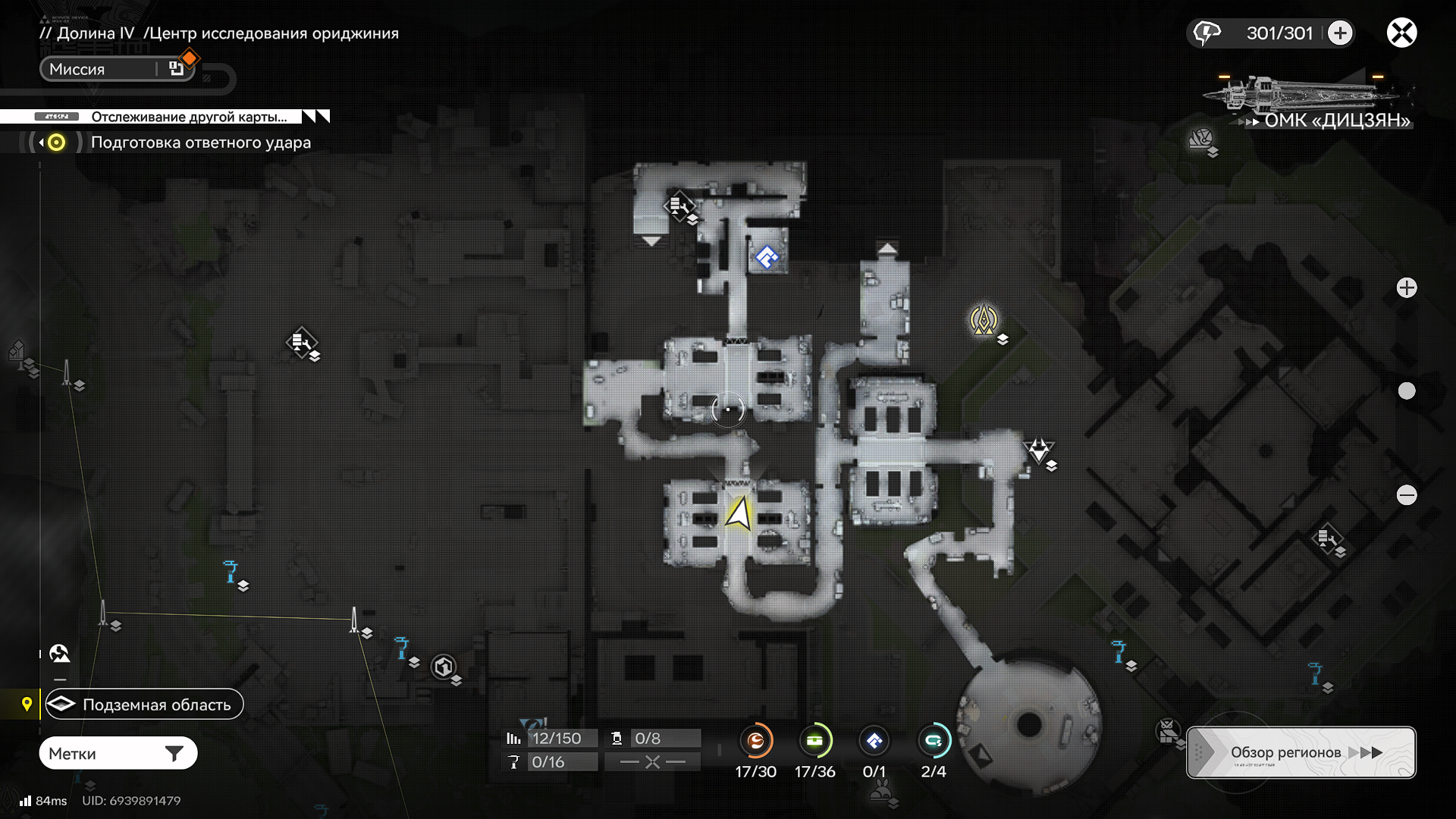
Task: Select the white diamond-shaped enemy marker
Action: click(1038, 450)
